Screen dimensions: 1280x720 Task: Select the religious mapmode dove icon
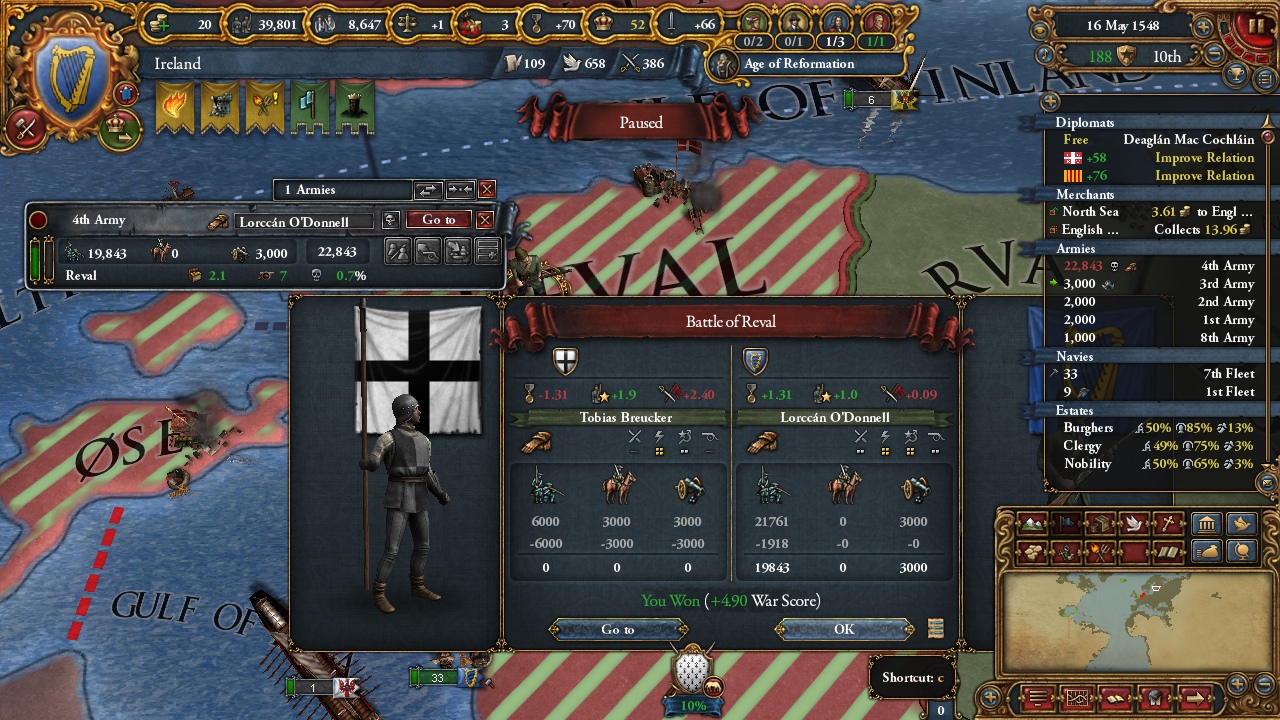tap(1136, 525)
